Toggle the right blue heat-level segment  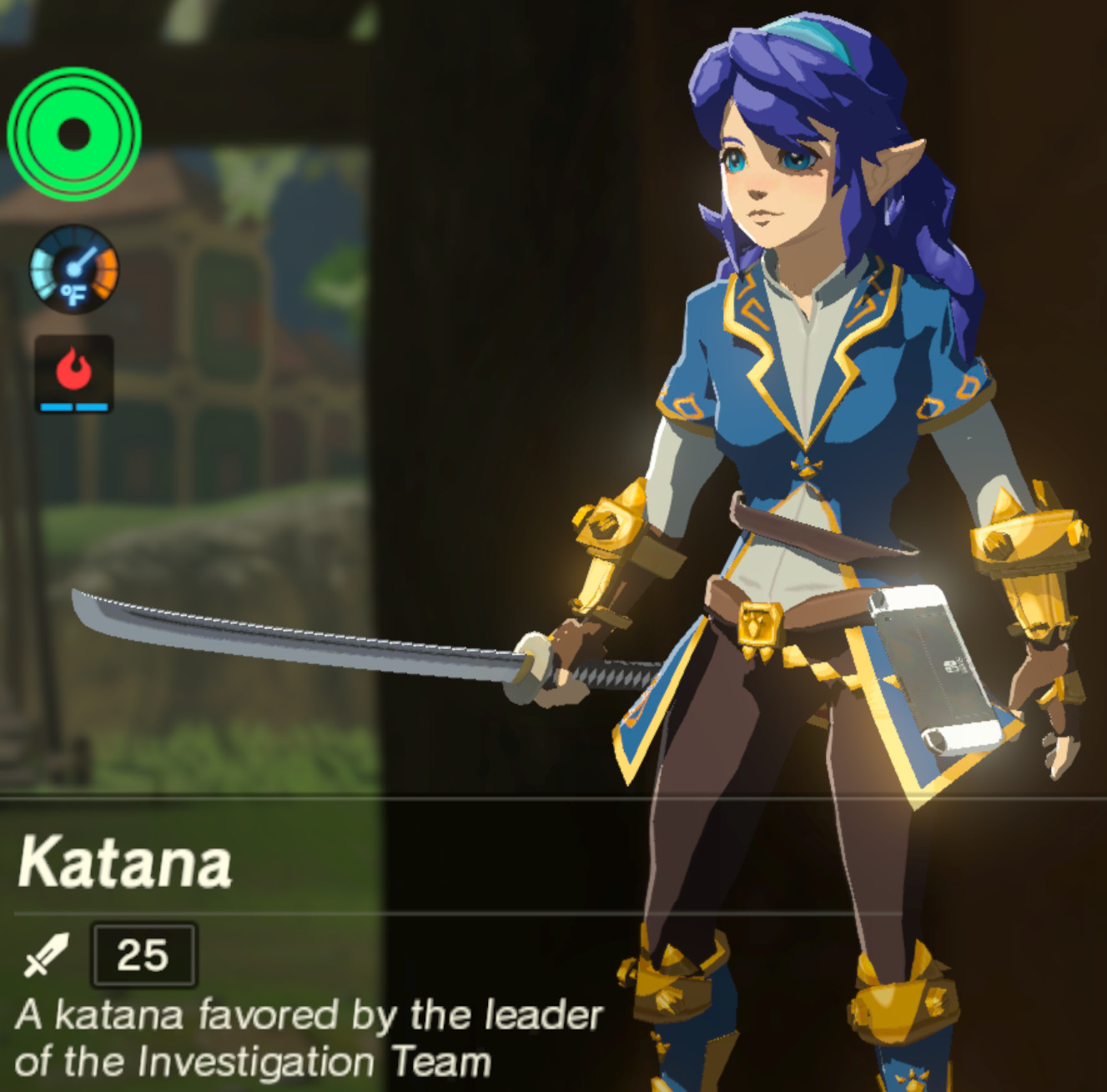93,406
